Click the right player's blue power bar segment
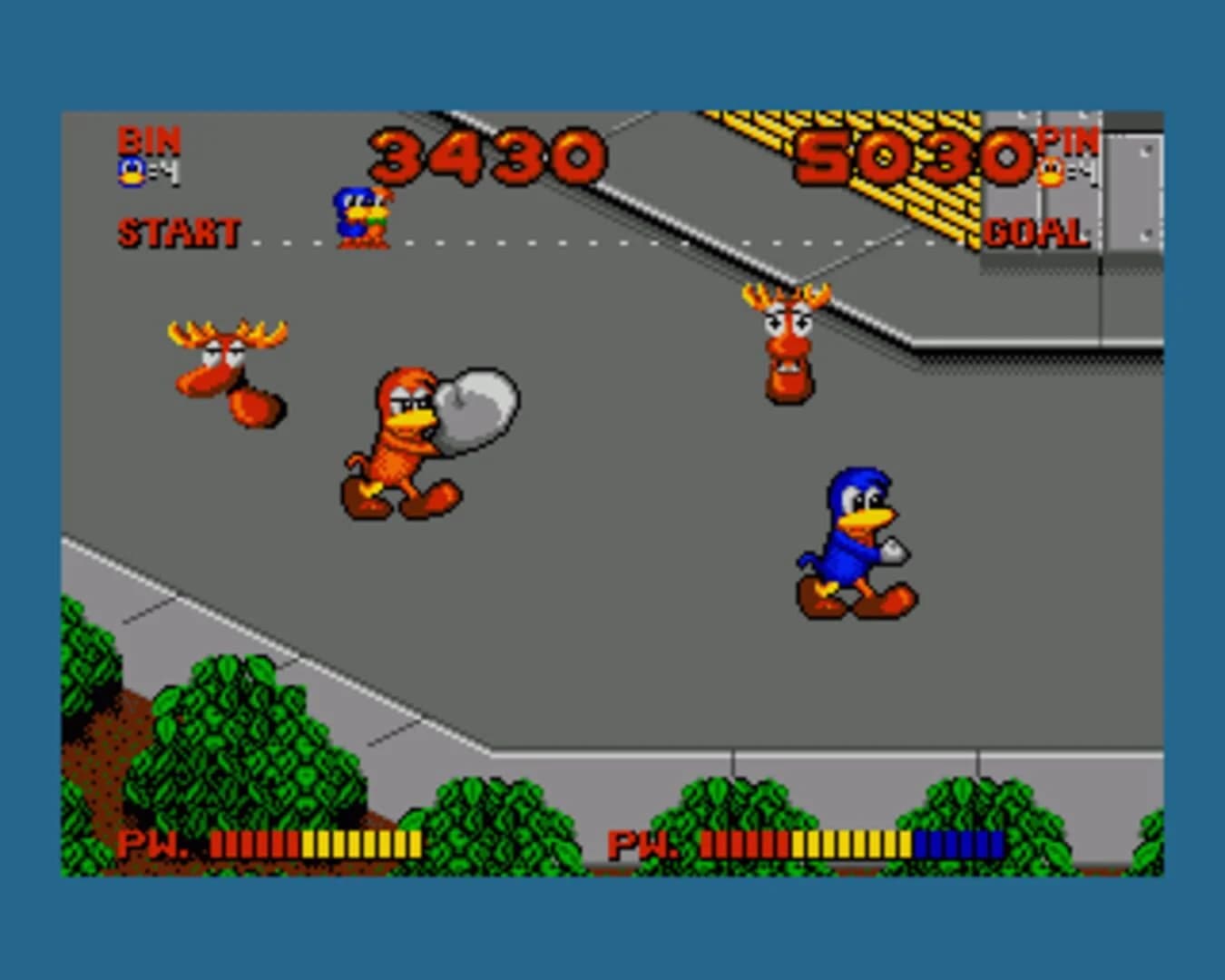 959,844
